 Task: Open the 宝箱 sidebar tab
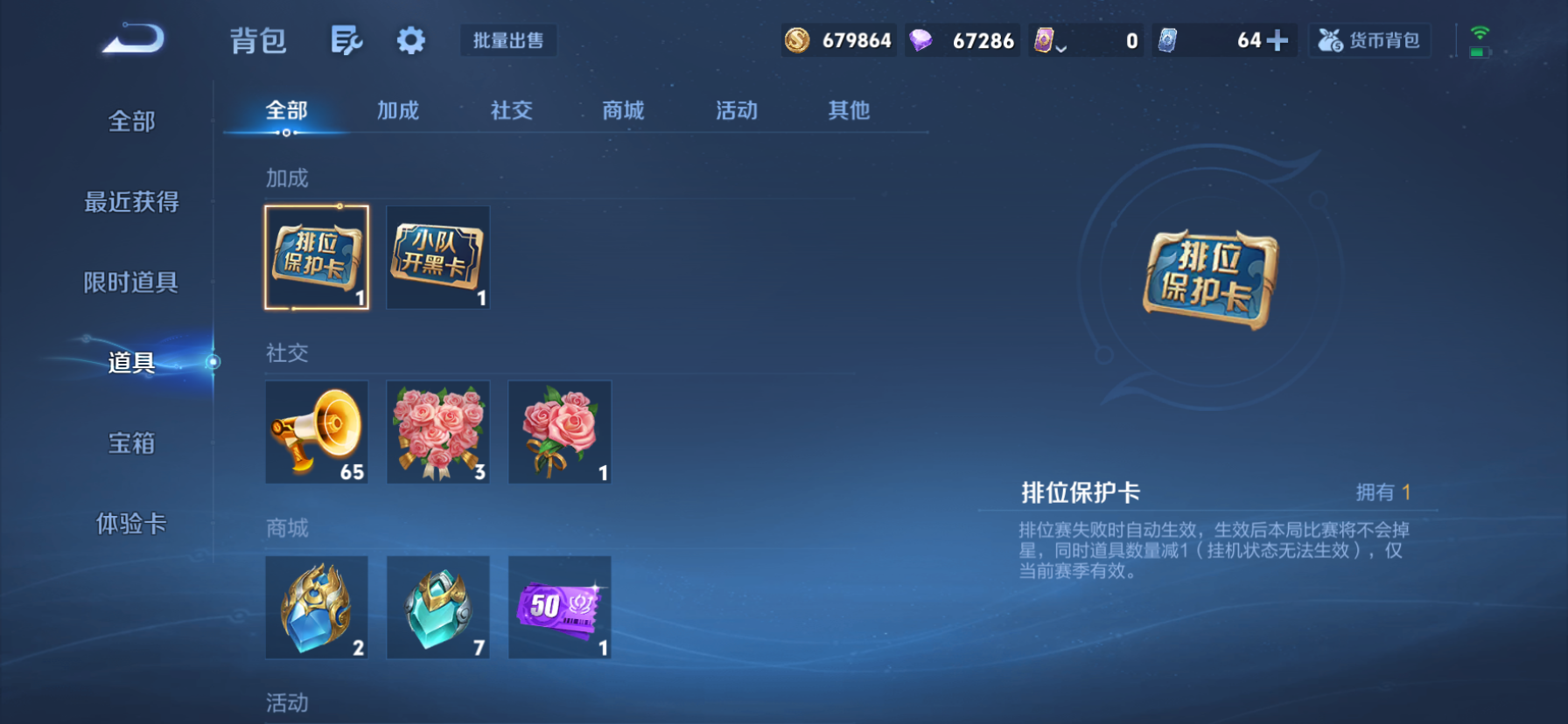tap(132, 443)
